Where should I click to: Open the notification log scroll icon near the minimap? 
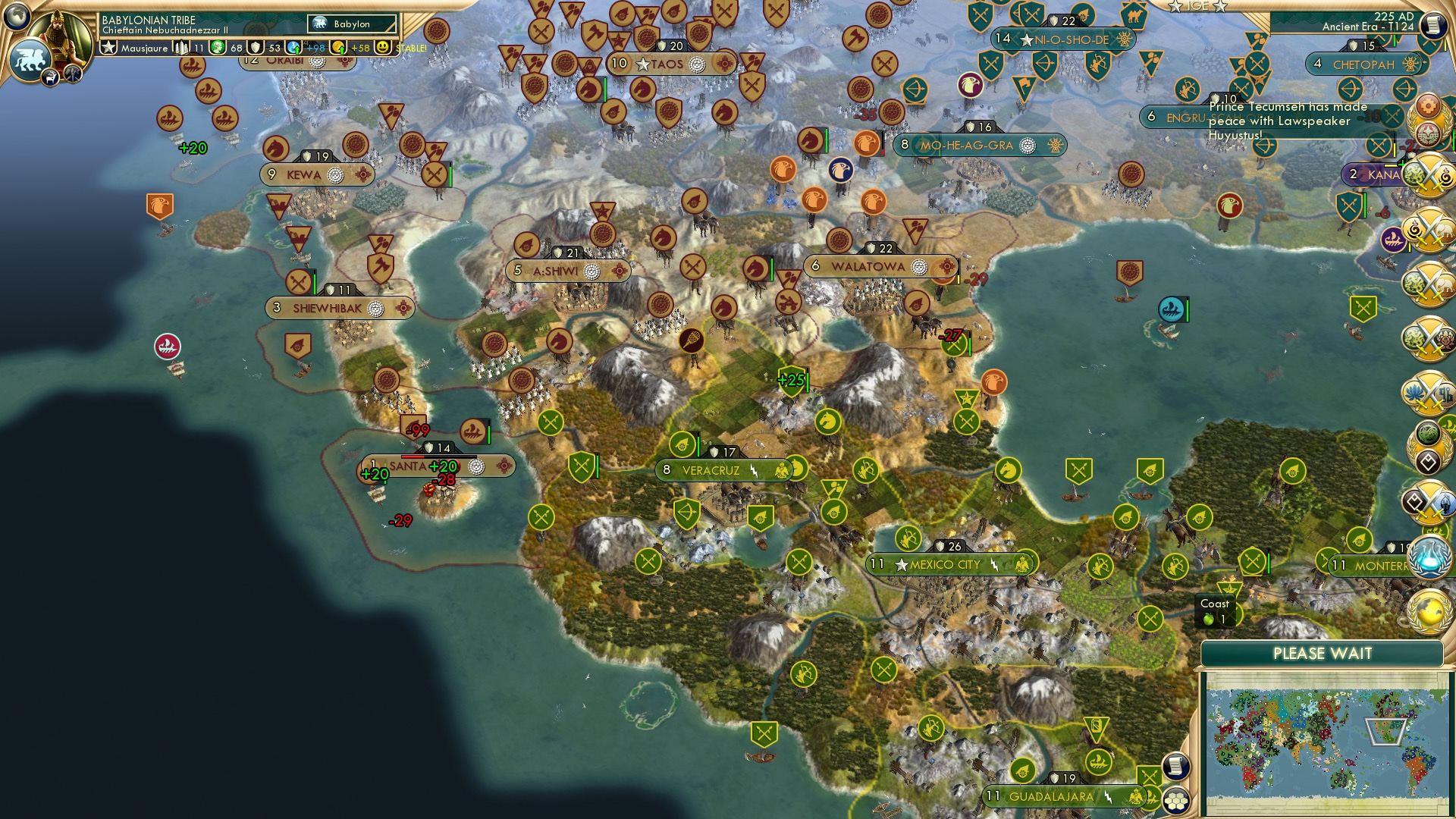[x=1175, y=766]
